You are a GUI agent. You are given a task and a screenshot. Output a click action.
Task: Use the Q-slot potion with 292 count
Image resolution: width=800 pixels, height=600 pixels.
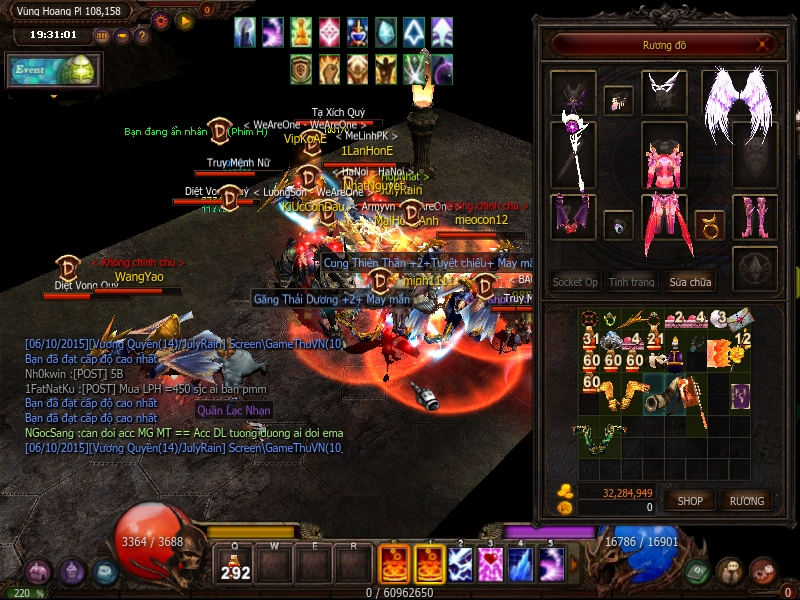[234, 565]
